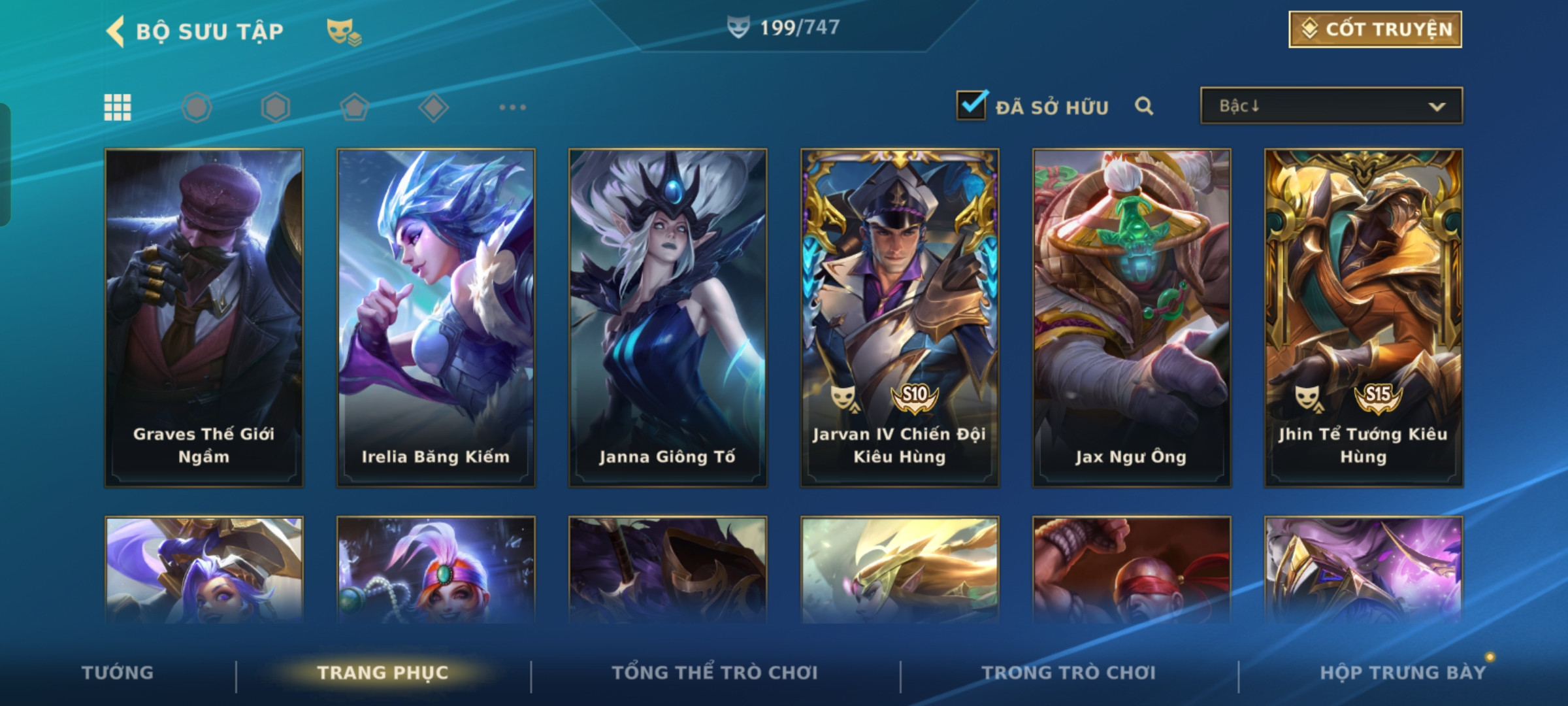The image size is (1568, 706).
Task: Toggle the Đã Sở Hữu checkbox
Action: 972,106
